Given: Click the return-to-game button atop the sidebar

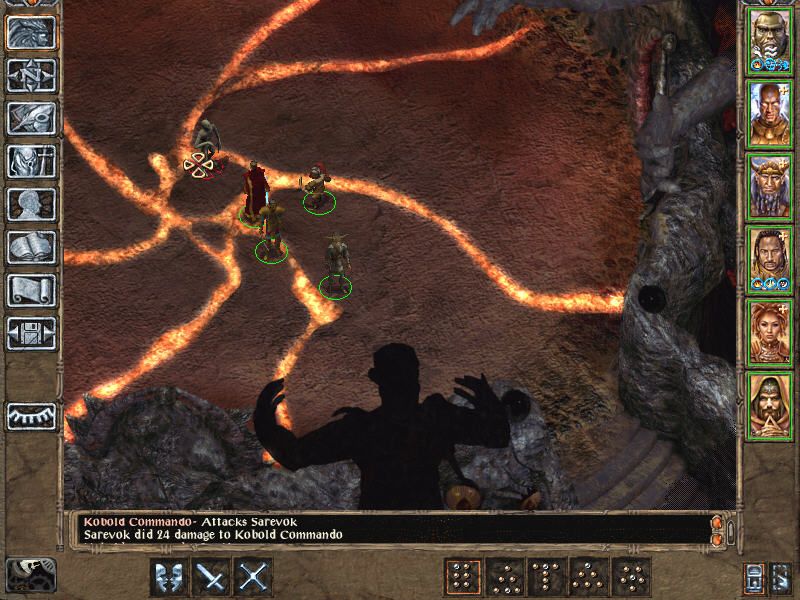Looking at the screenshot, I should click(31, 32).
